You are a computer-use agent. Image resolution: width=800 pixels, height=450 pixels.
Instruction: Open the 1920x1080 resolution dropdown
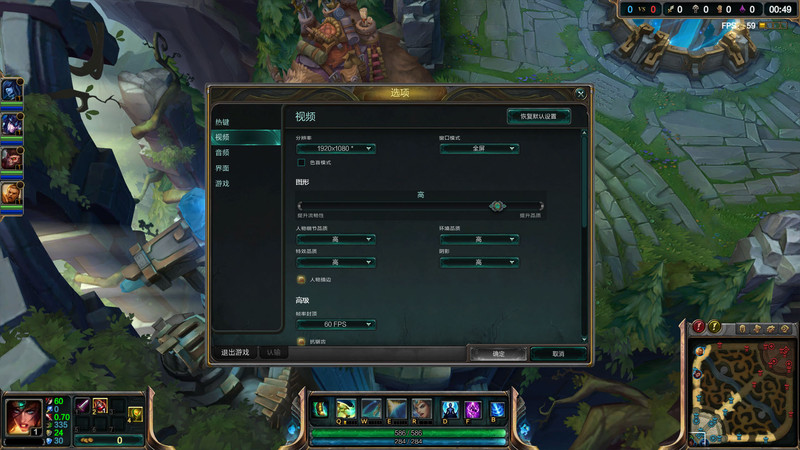point(335,149)
